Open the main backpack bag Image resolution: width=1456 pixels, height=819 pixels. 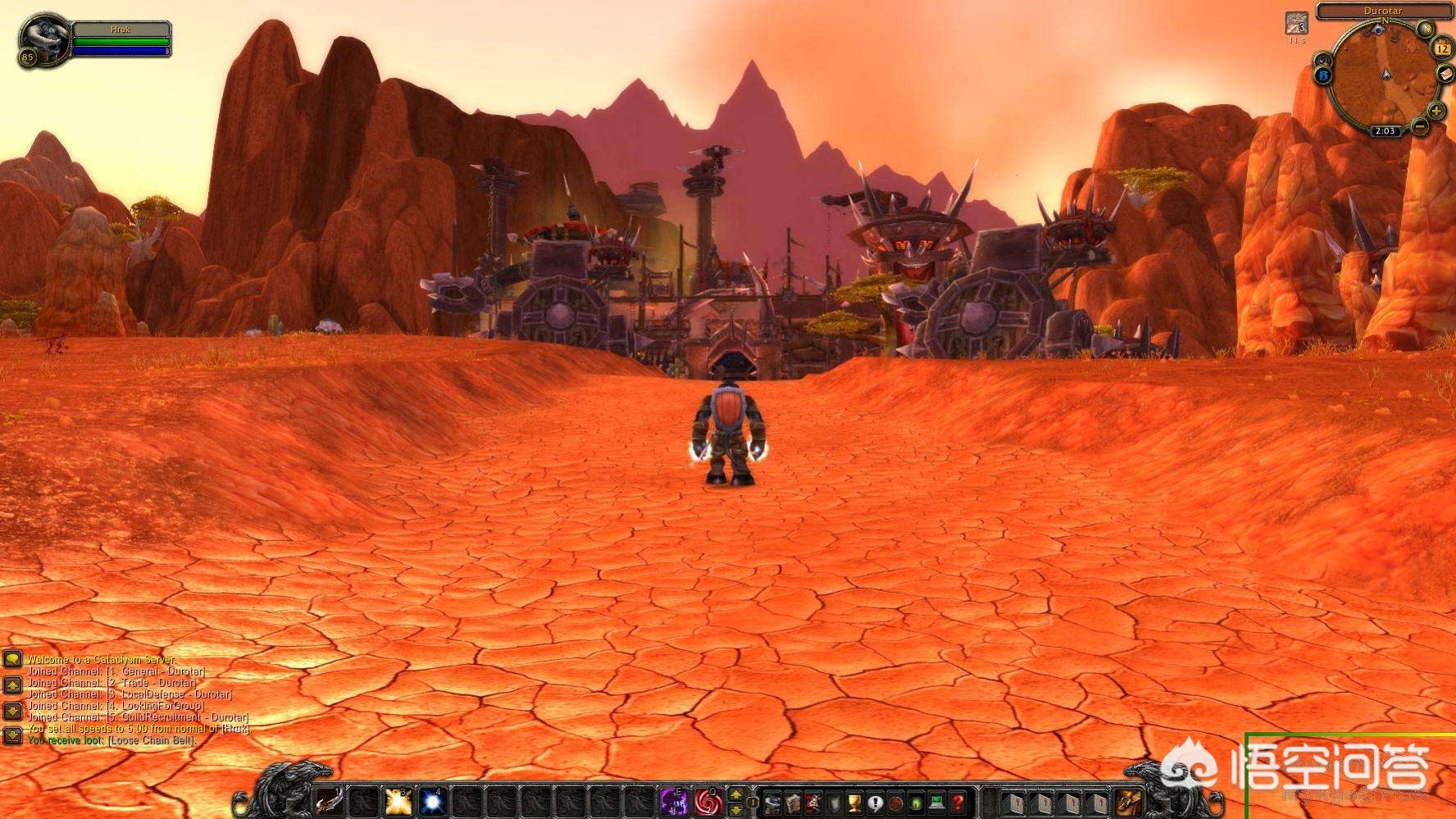click(1129, 801)
